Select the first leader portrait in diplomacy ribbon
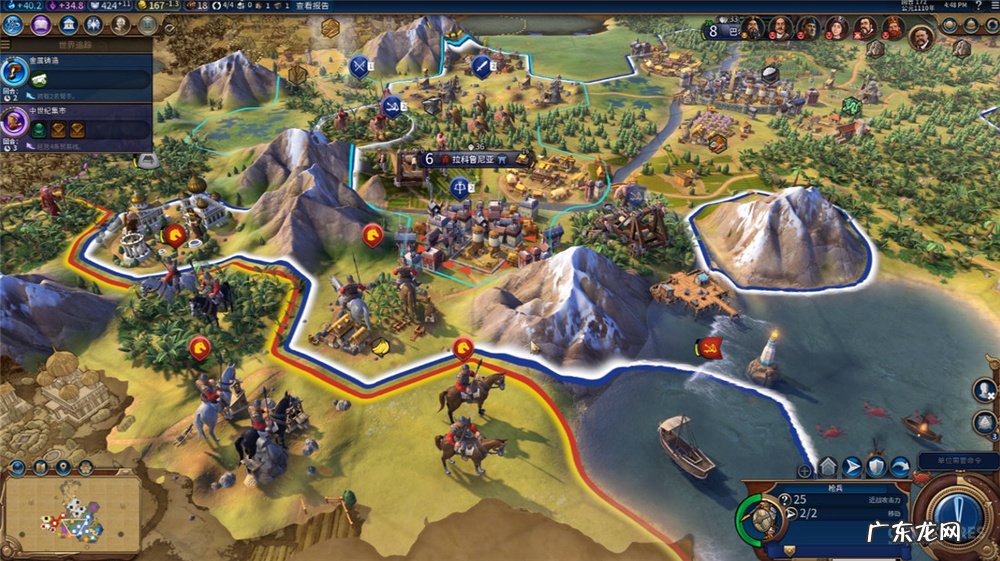Viewport: 1000px width, 561px height. pos(753,29)
